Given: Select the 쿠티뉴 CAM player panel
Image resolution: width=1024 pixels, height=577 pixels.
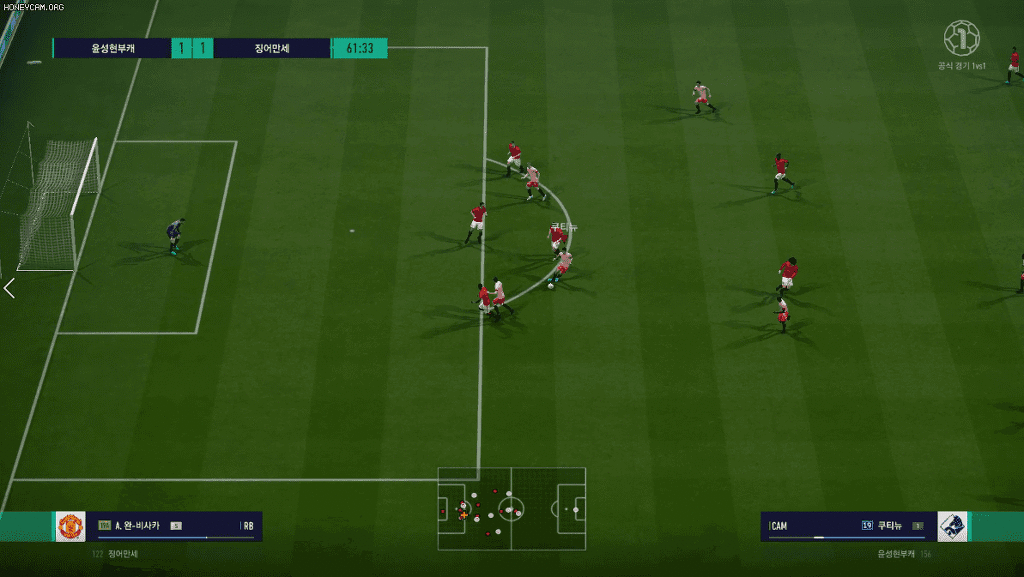Looking at the screenshot, I should [x=848, y=526].
